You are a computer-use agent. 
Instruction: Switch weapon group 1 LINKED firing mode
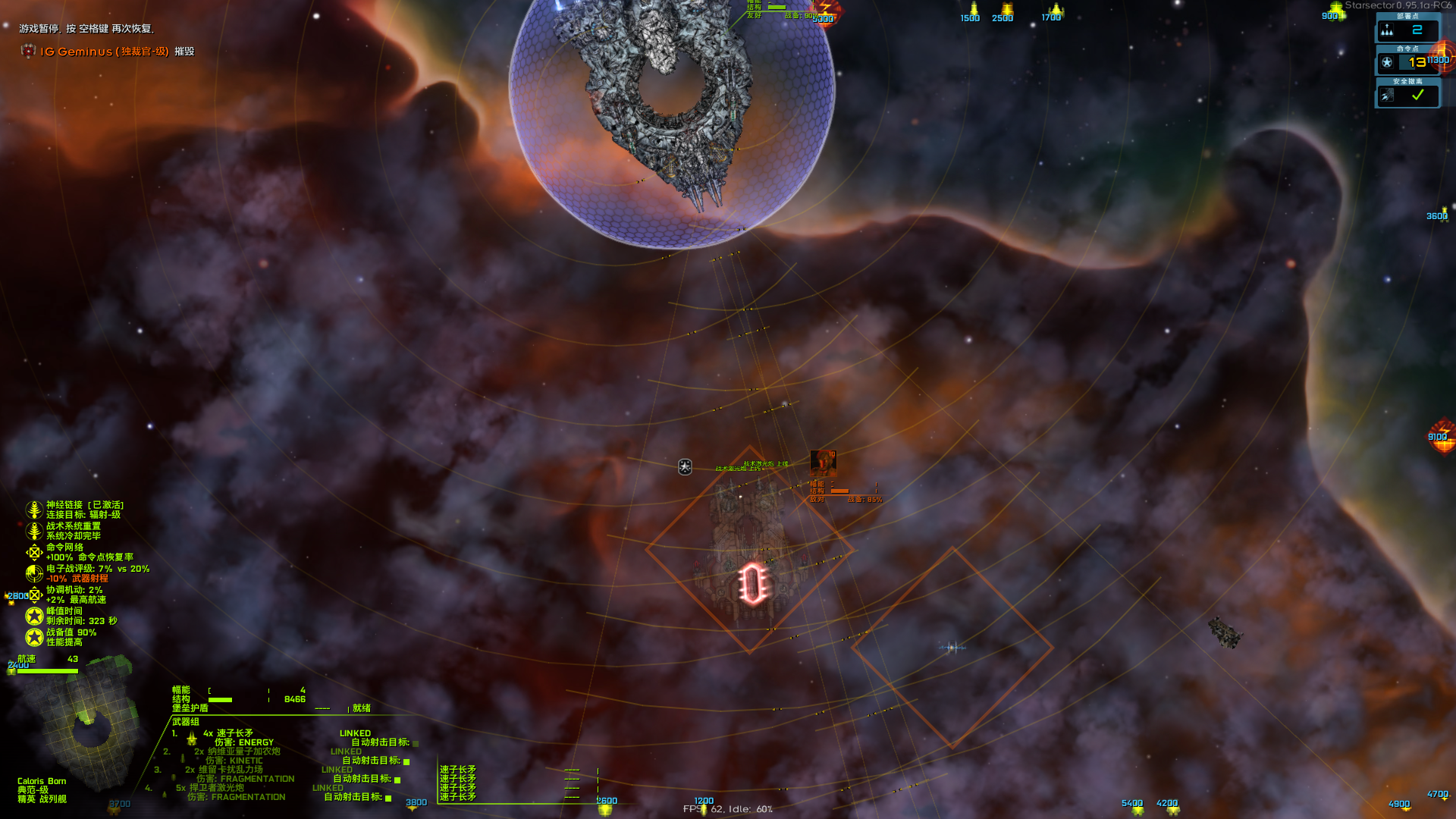click(x=355, y=733)
